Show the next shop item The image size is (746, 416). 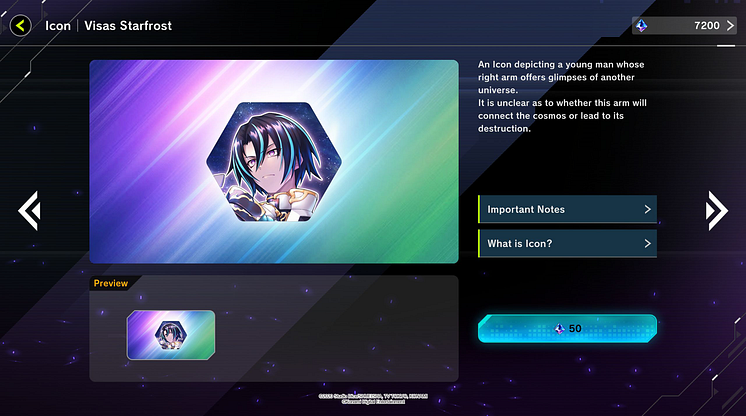point(716,209)
